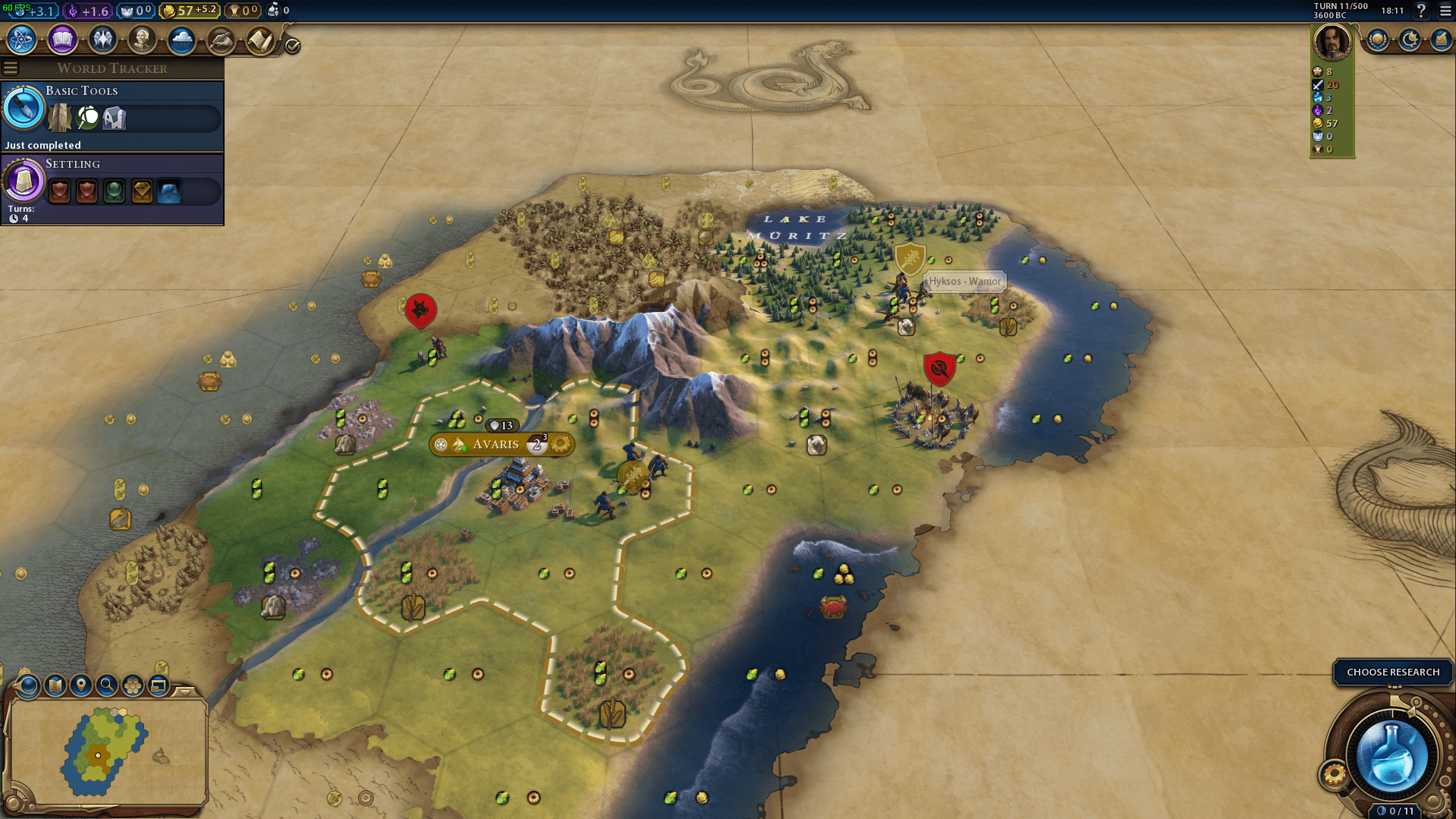The height and width of the screenshot is (819, 1456).
Task: Open the Climate rain cloud icon
Action: [x=181, y=39]
